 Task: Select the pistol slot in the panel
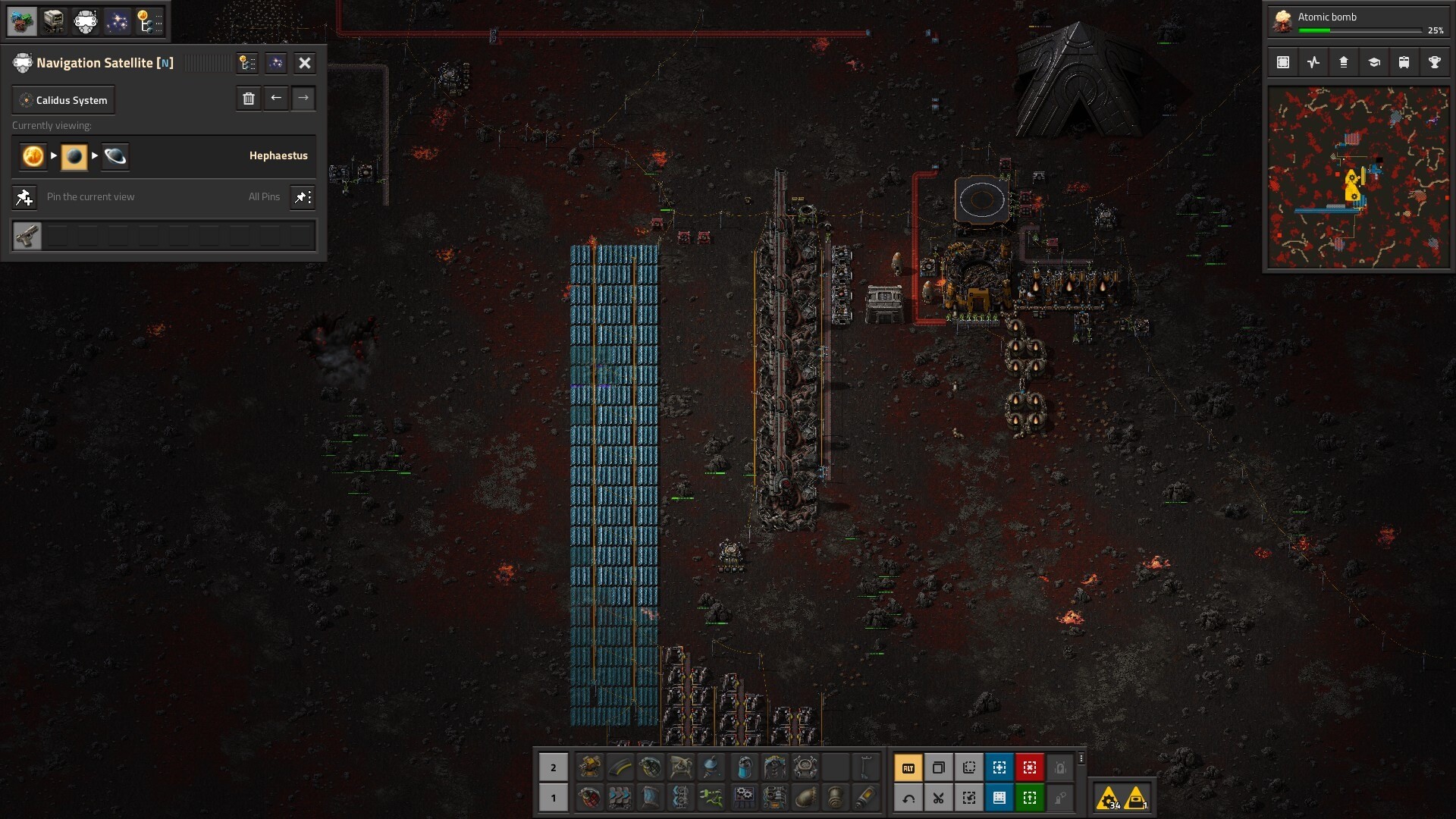pos(27,236)
